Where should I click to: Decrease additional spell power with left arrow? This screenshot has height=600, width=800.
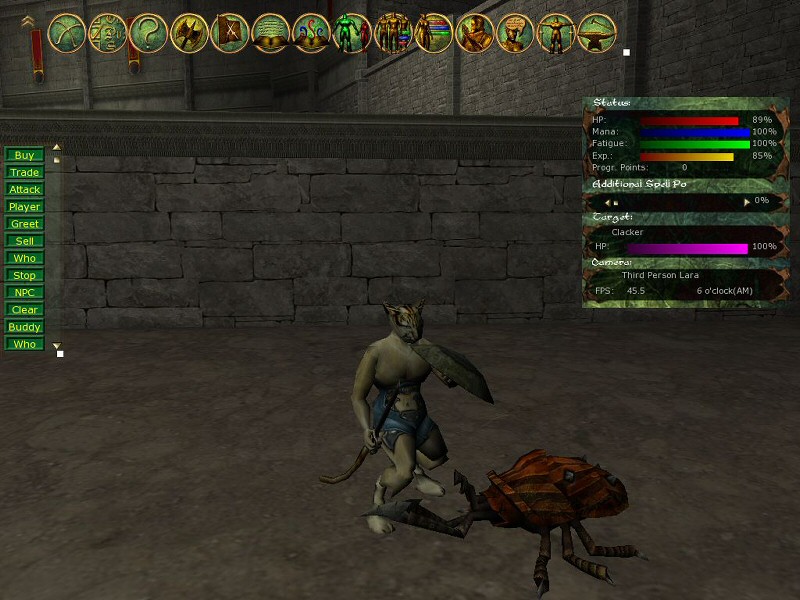coord(616,201)
